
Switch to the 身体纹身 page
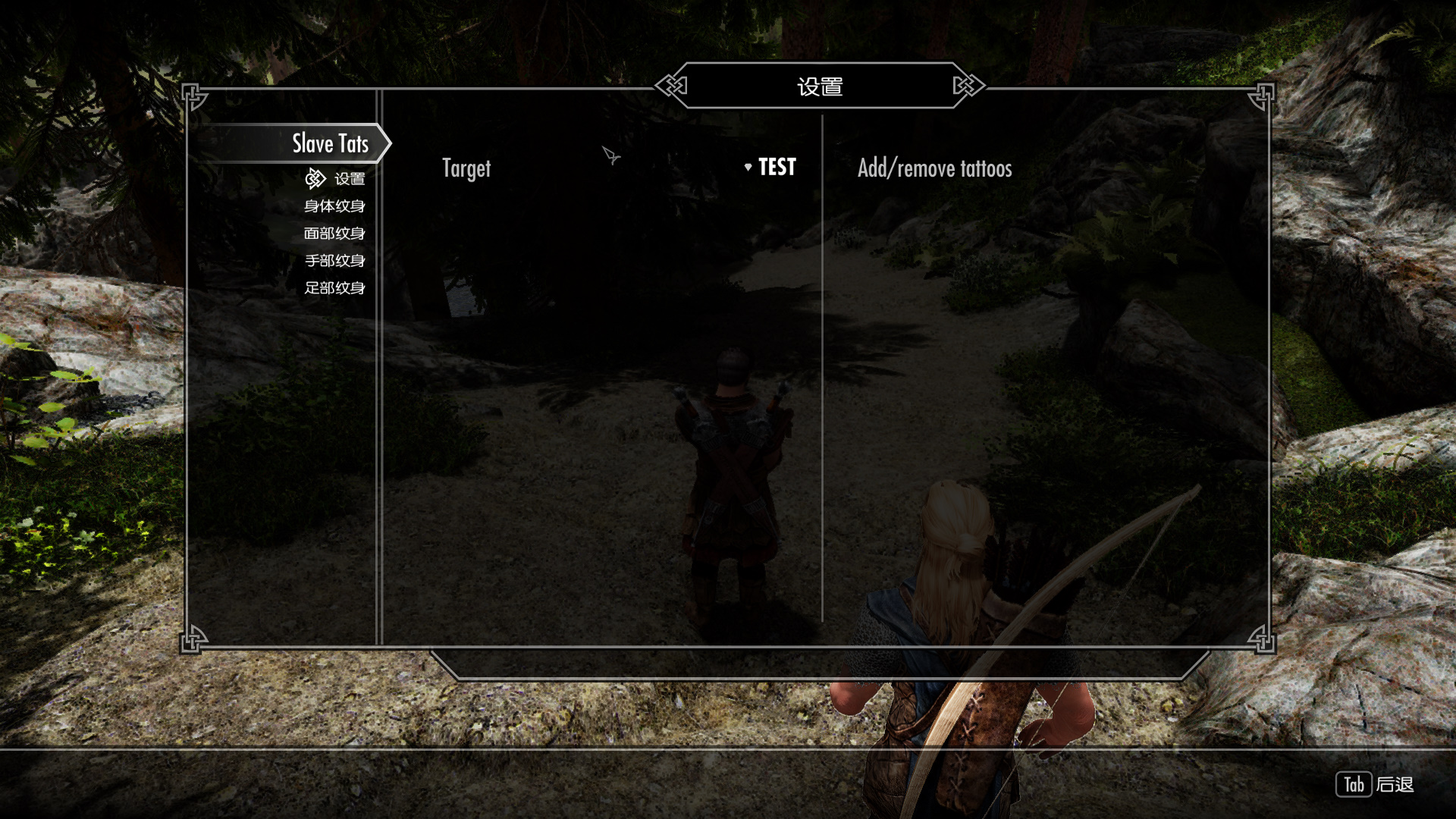[x=334, y=206]
